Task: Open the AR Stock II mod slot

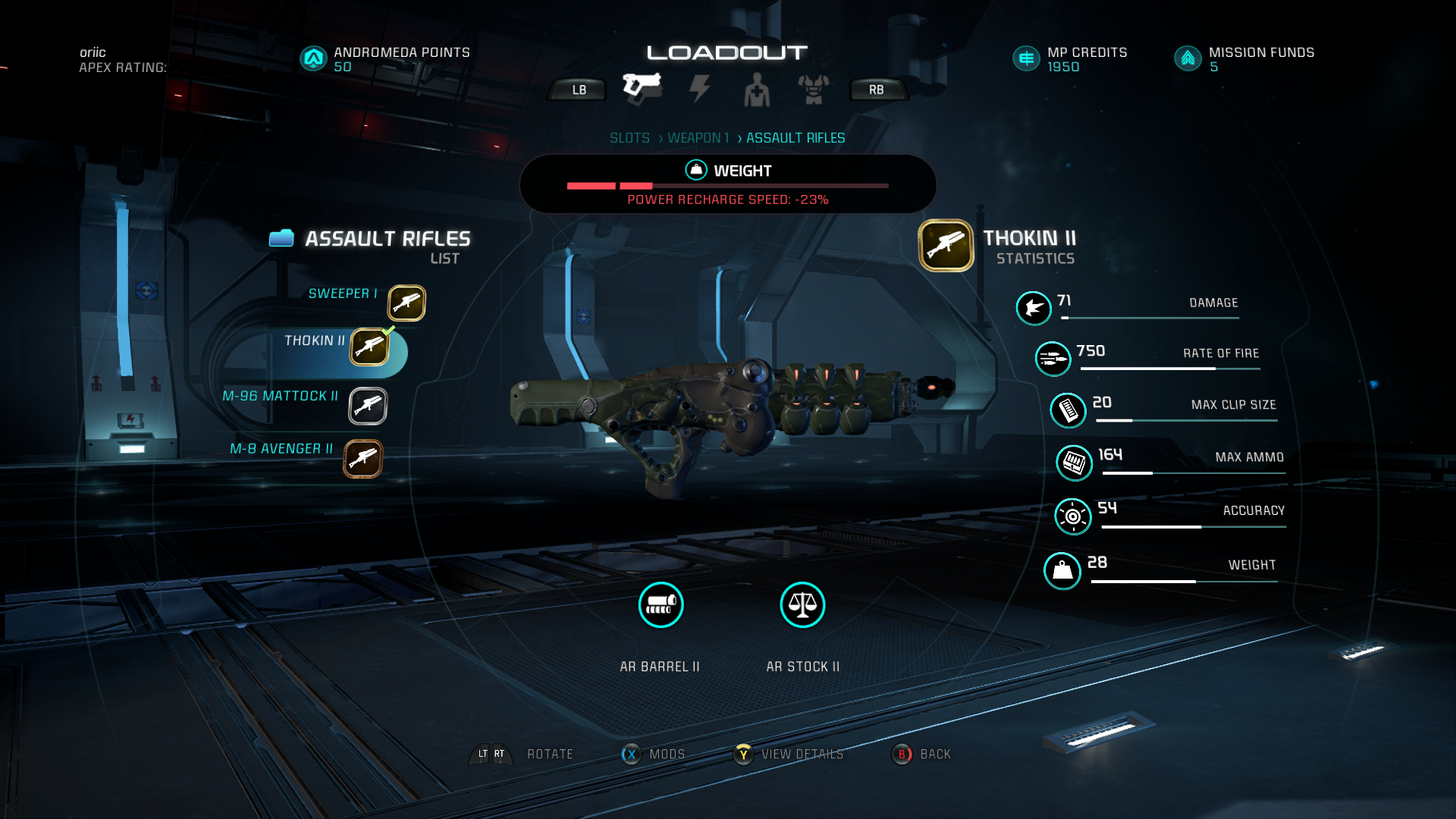Action: [x=802, y=605]
